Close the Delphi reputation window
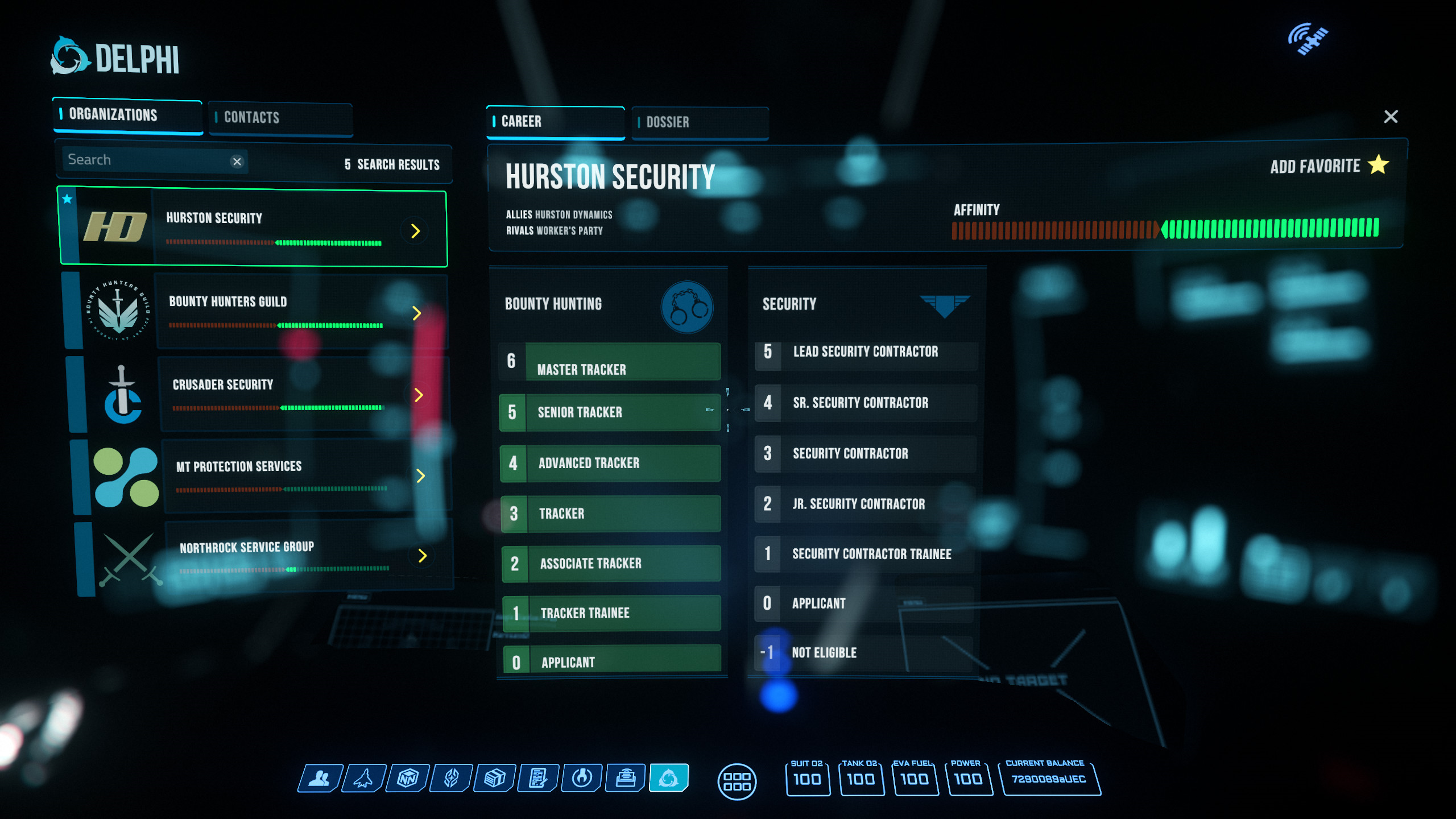The height and width of the screenshot is (819, 1456). tap(1391, 117)
